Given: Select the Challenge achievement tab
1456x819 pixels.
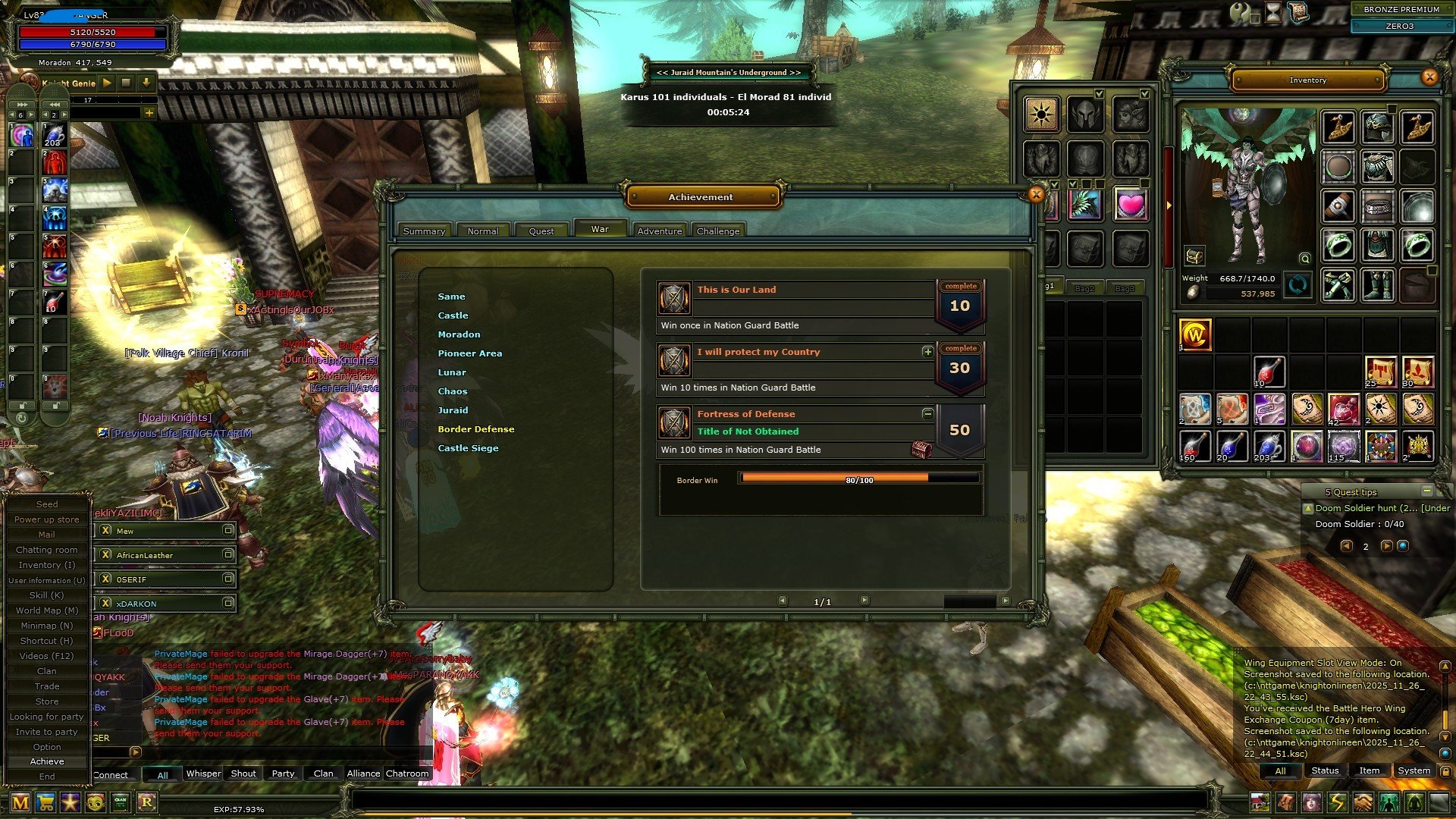Looking at the screenshot, I should pos(717,231).
